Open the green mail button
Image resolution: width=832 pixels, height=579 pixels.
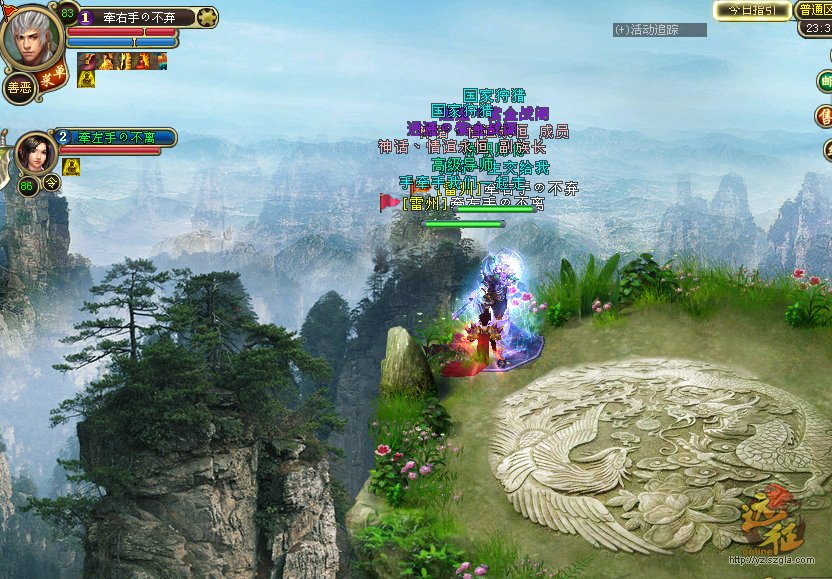[825, 81]
